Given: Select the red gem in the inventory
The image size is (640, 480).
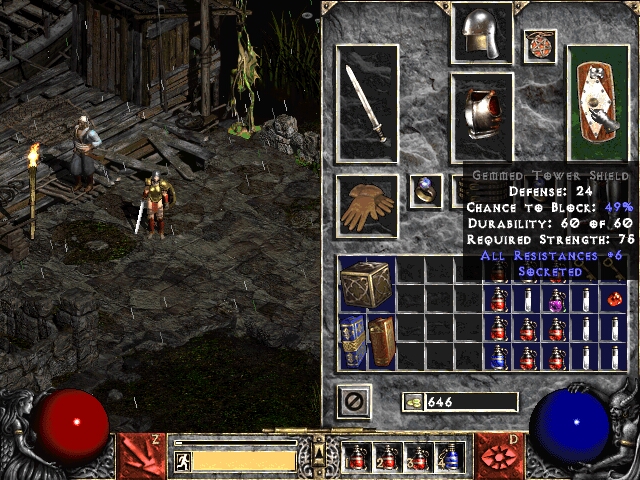Looking at the screenshot, I should [x=615, y=298].
